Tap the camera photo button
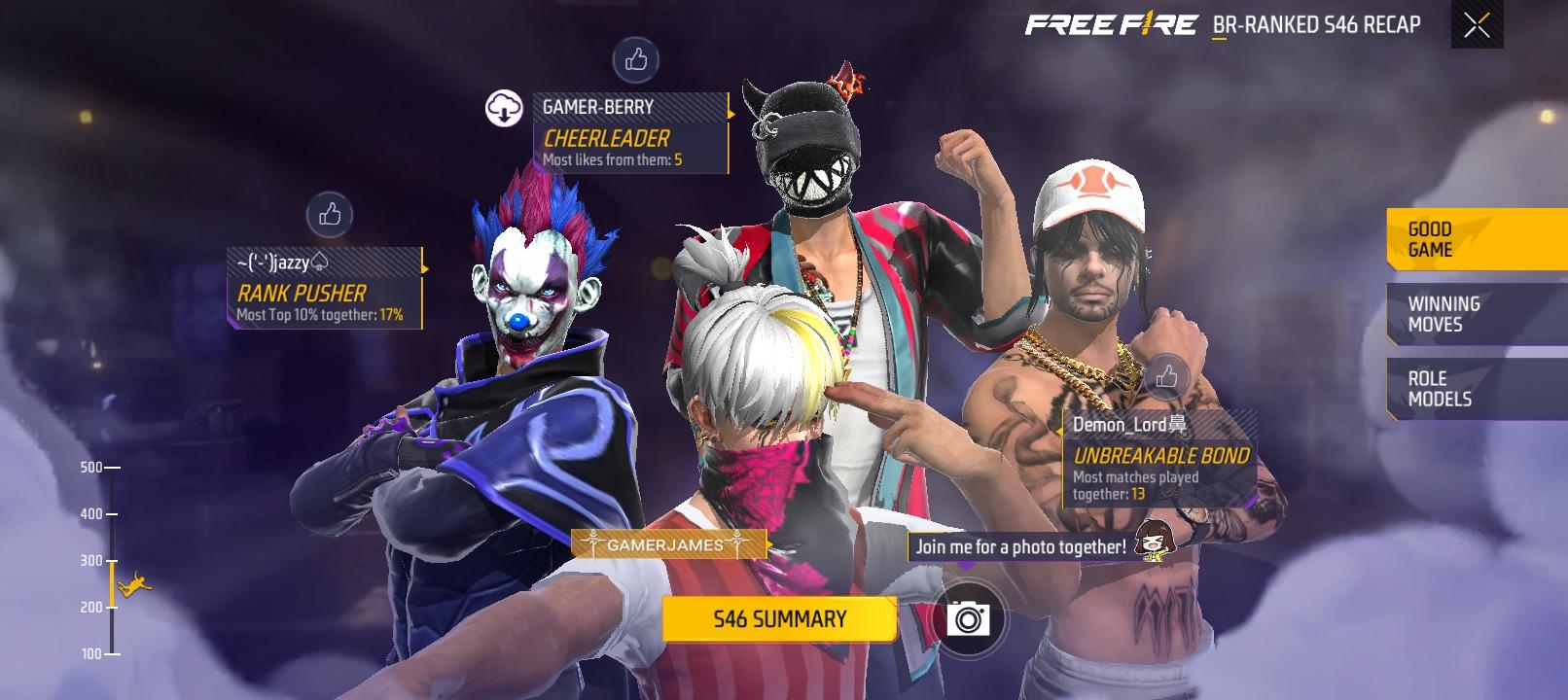Viewport: 1568px width, 700px height. coord(968,618)
